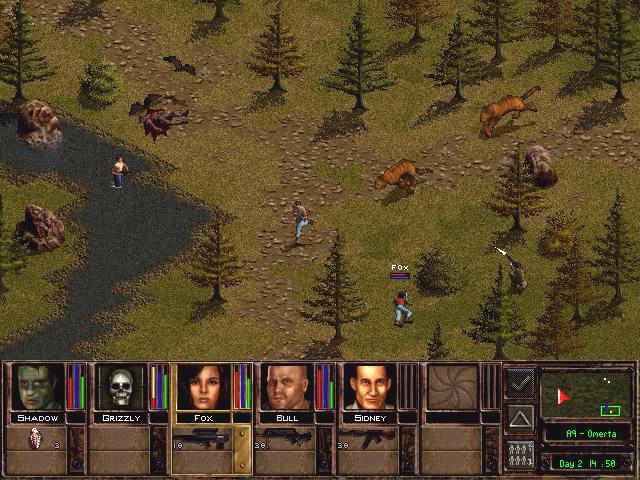Select Bull's mercenary portrait
This screenshot has width=640, height=480.
[287, 387]
